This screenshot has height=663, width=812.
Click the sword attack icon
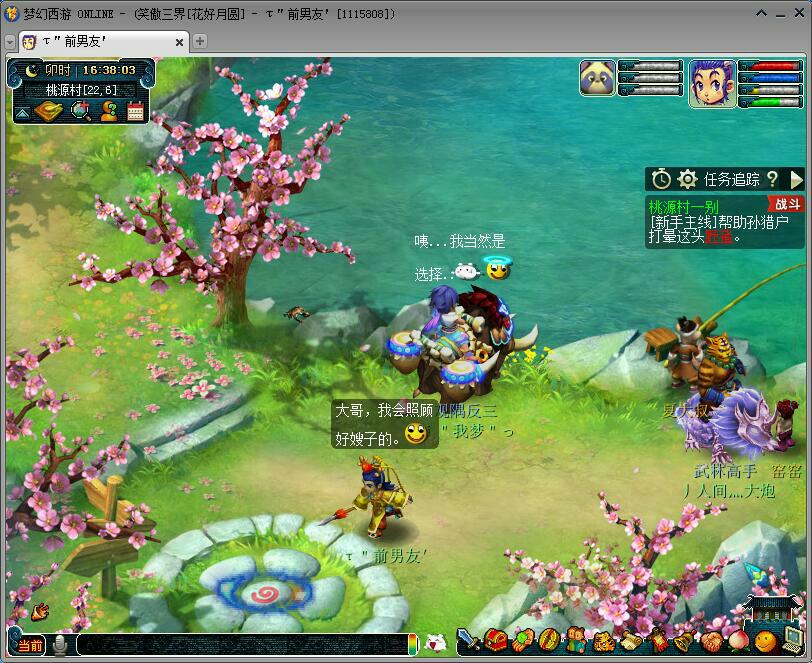[467, 639]
